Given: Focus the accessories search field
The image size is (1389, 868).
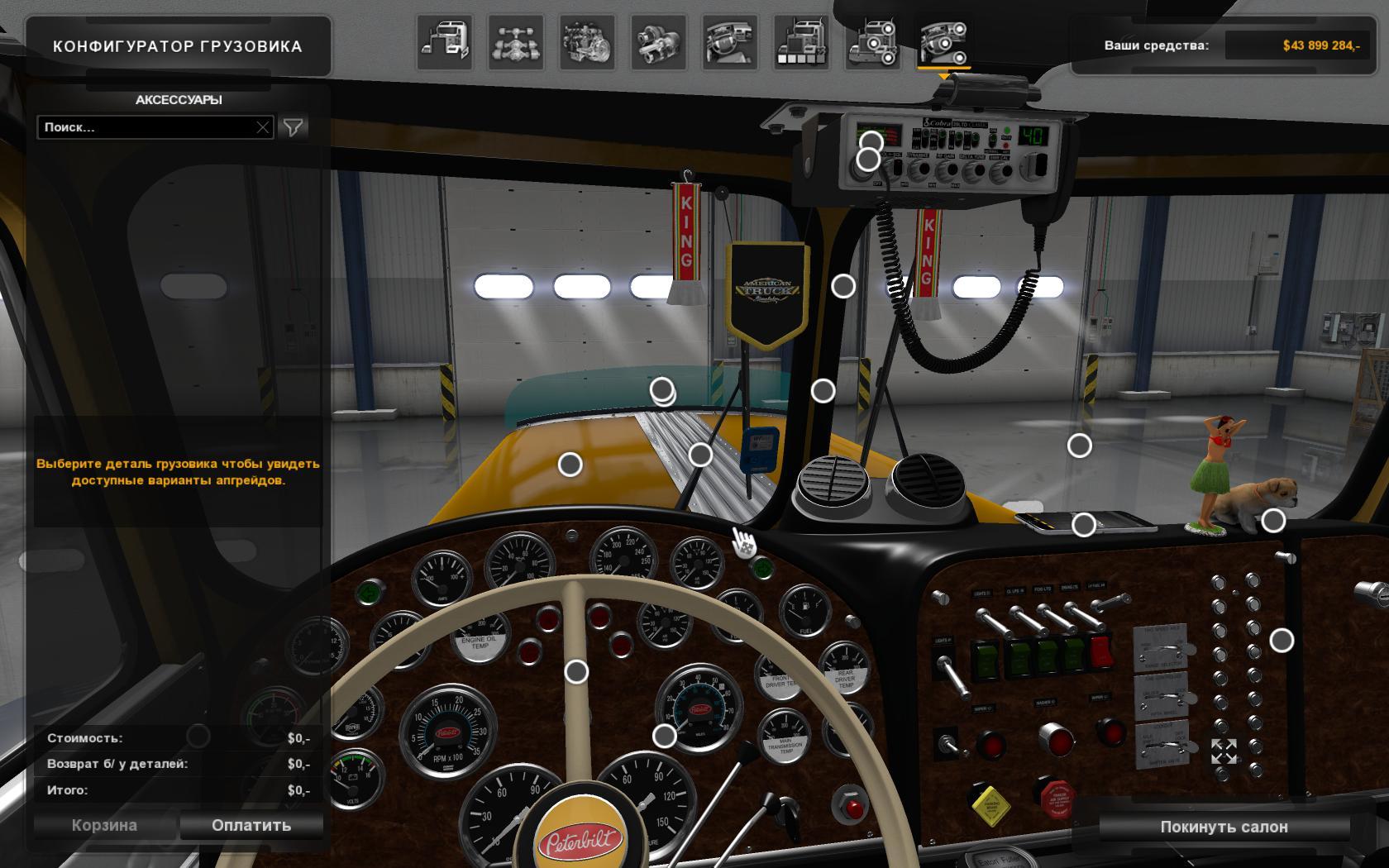Looking at the screenshot, I should click(x=146, y=127).
